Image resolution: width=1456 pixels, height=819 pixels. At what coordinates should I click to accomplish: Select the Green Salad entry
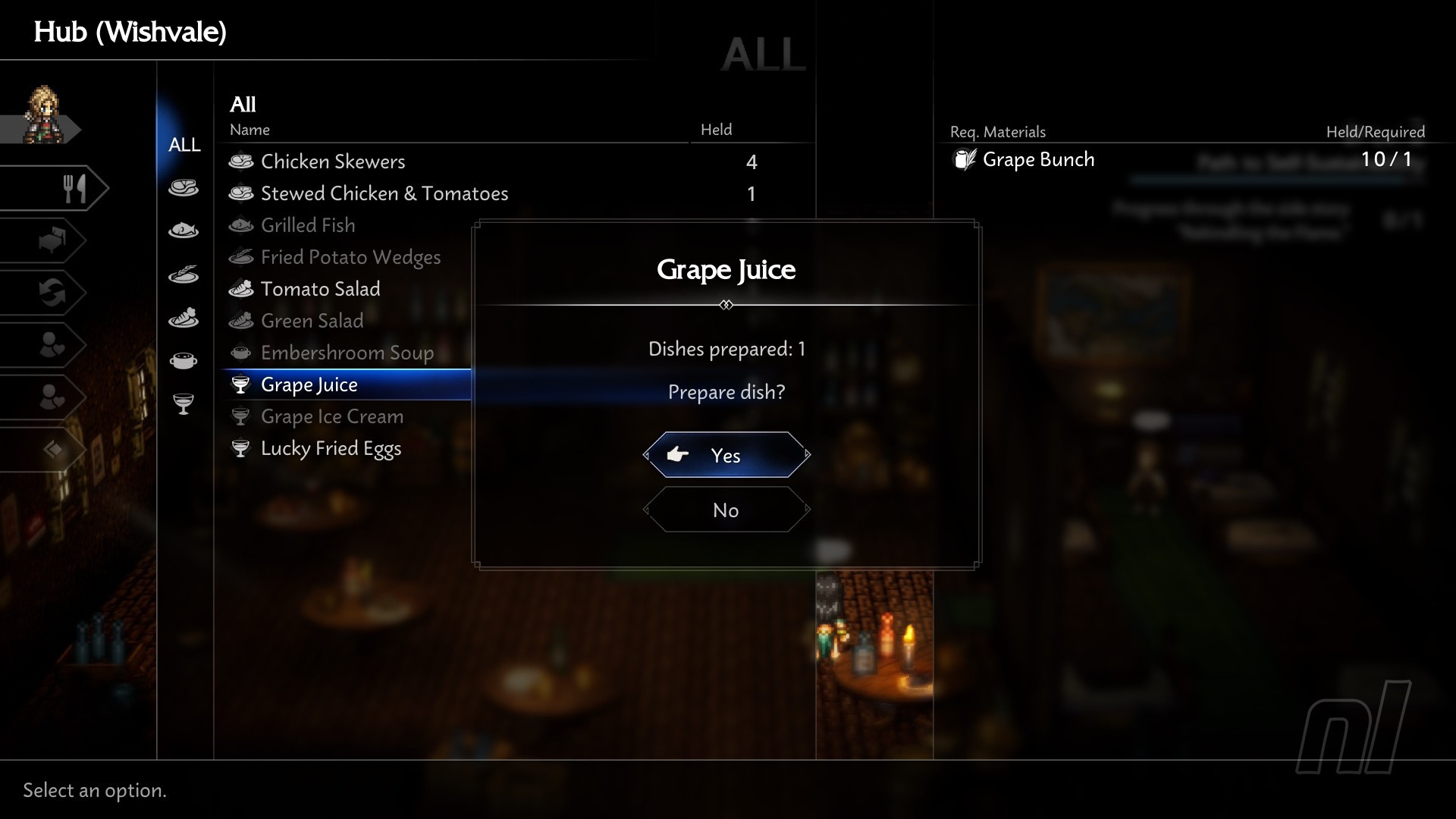(x=312, y=321)
